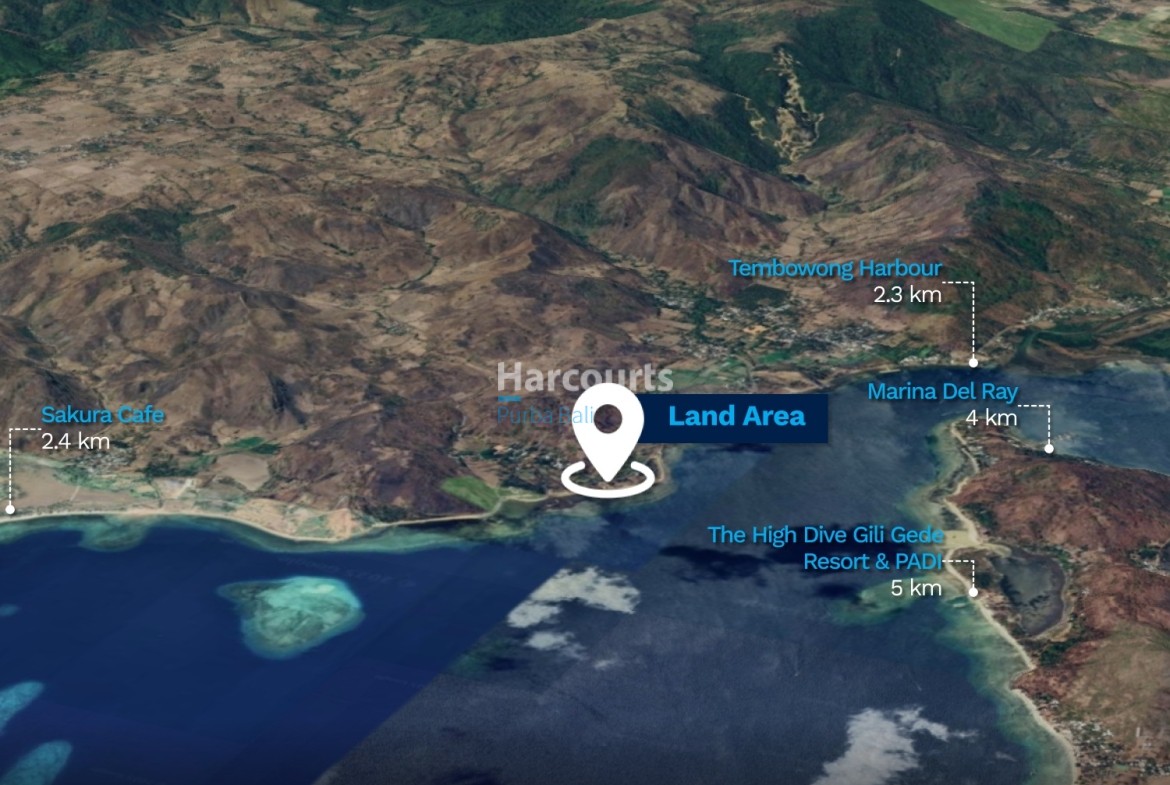Select The High Dive Gili Gede Resort label
The height and width of the screenshot is (785, 1170).
(x=825, y=548)
